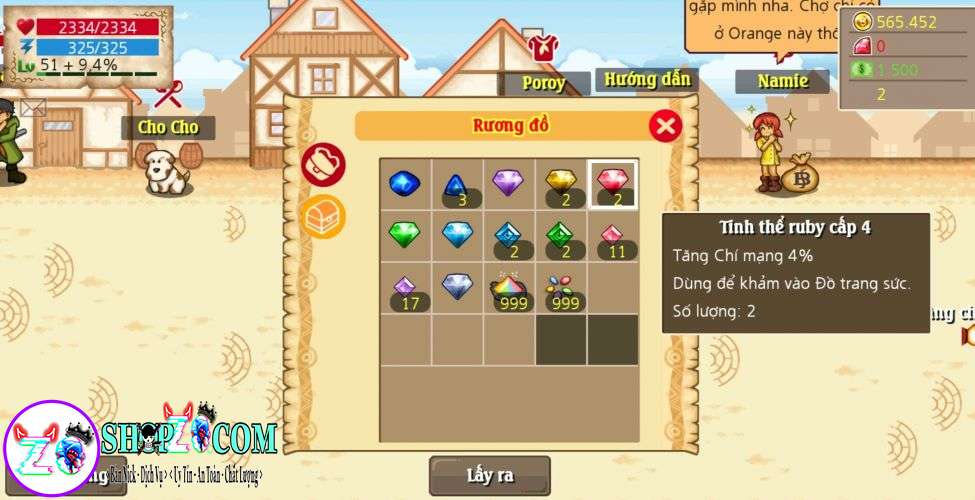The width and height of the screenshot is (975, 500).
Task: Pick the small pink gem stack of 11
Action: 613,237
